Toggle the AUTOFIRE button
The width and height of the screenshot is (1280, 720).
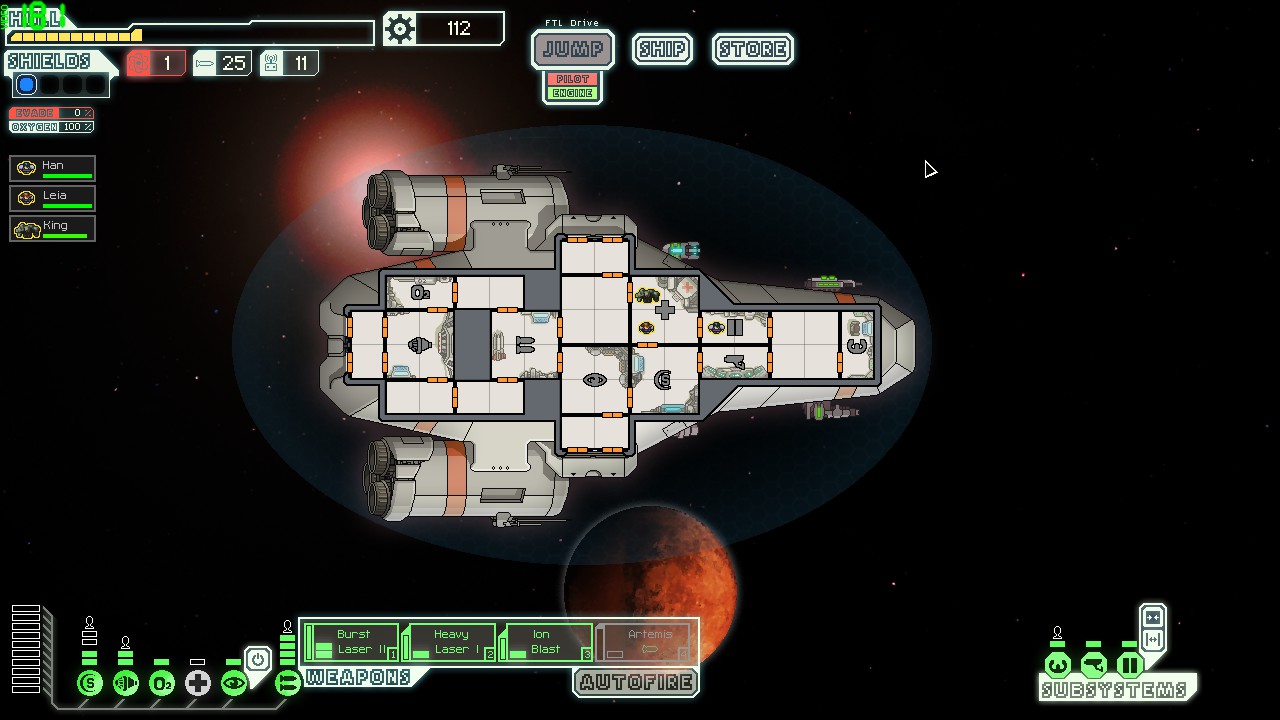pyautogui.click(x=636, y=683)
